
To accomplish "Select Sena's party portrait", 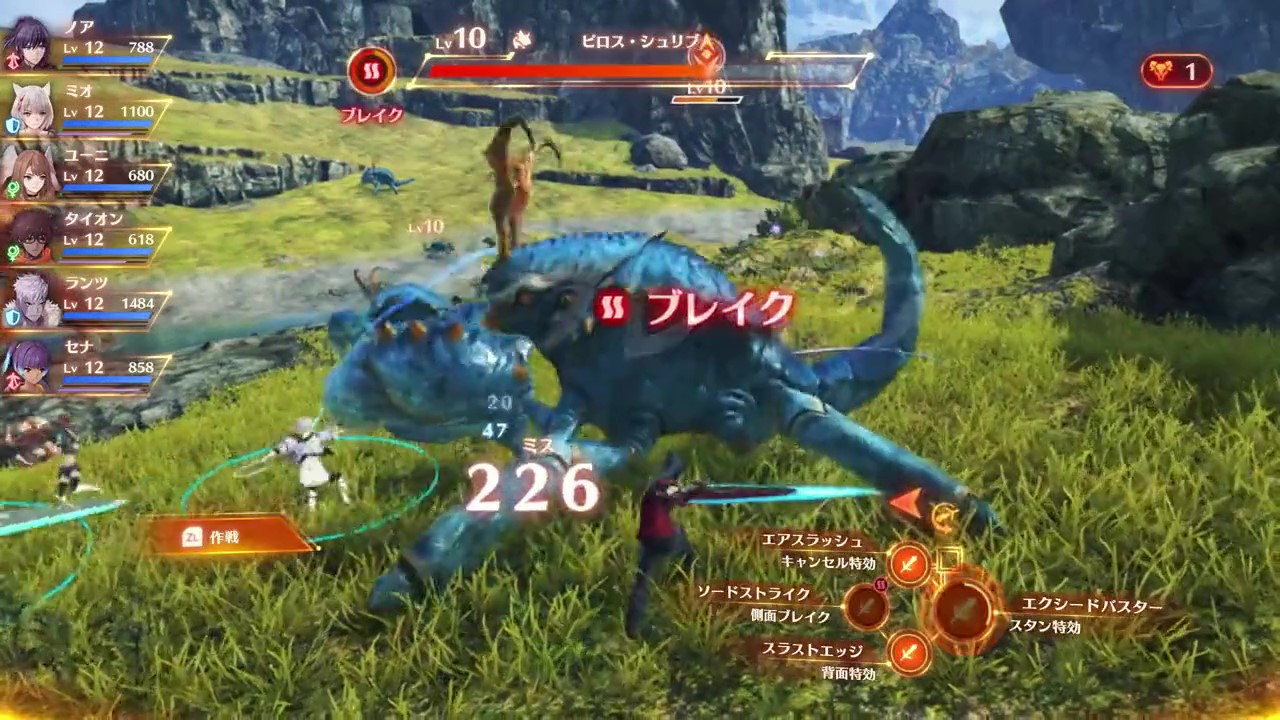I will click(x=32, y=365).
